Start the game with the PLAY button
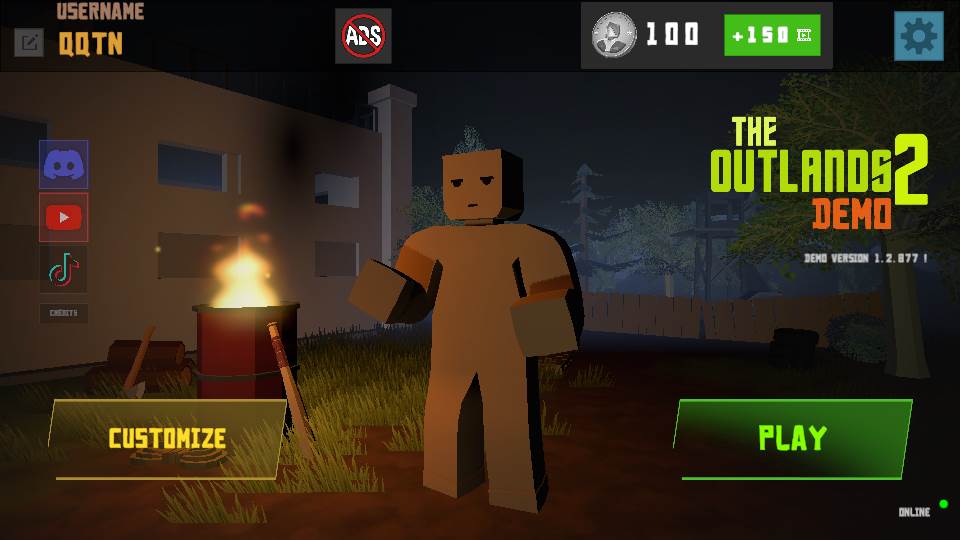 click(792, 438)
